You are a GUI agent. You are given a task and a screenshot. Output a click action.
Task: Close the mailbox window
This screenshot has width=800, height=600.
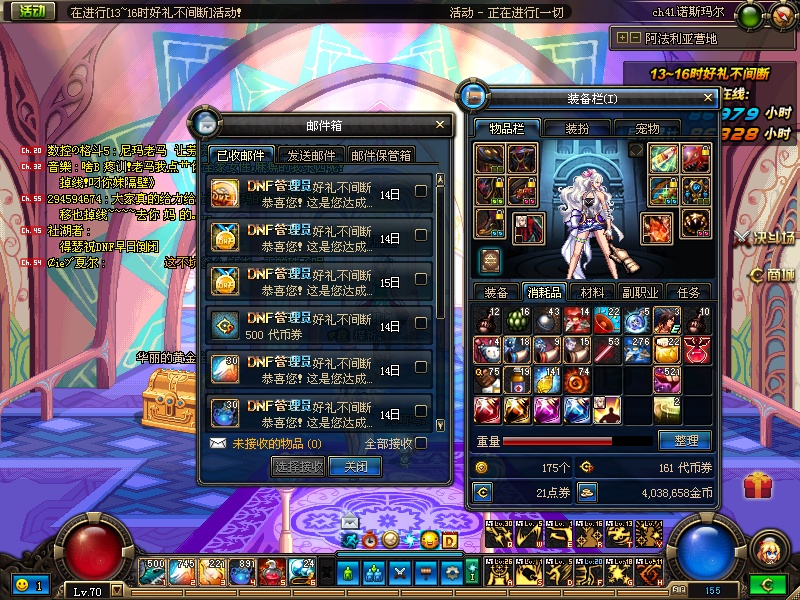(440, 125)
